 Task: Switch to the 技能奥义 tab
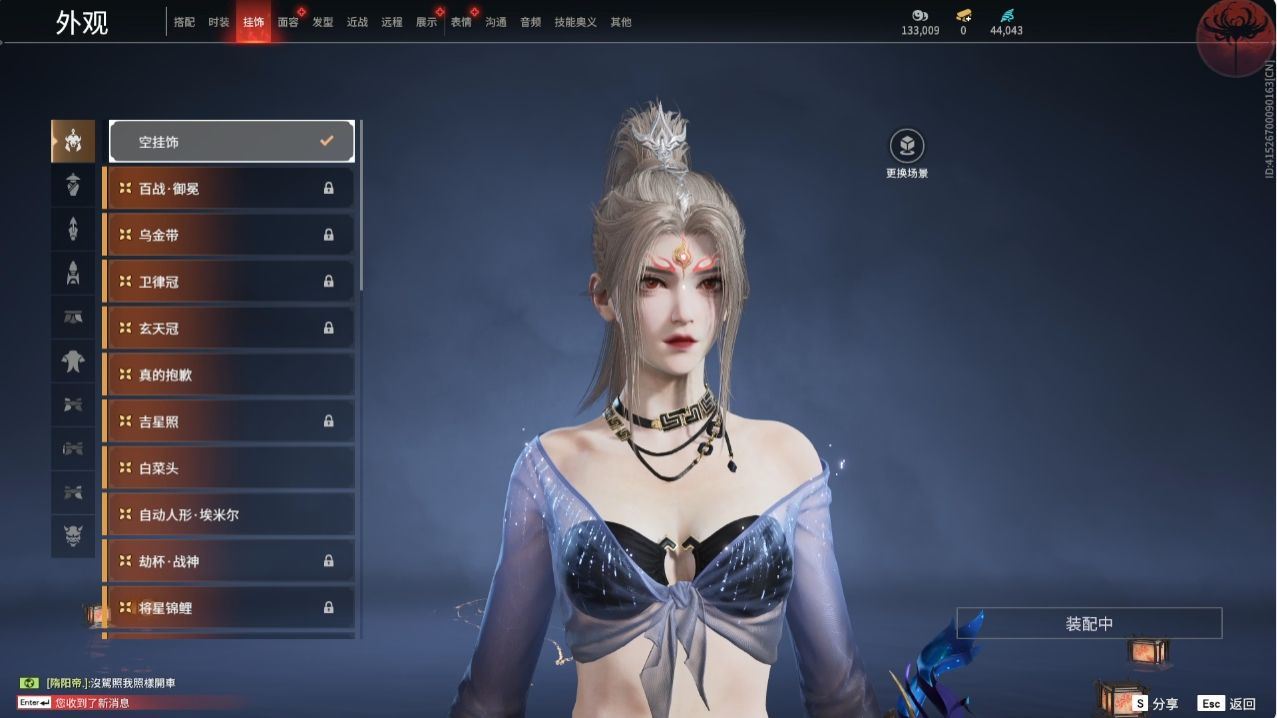point(576,22)
